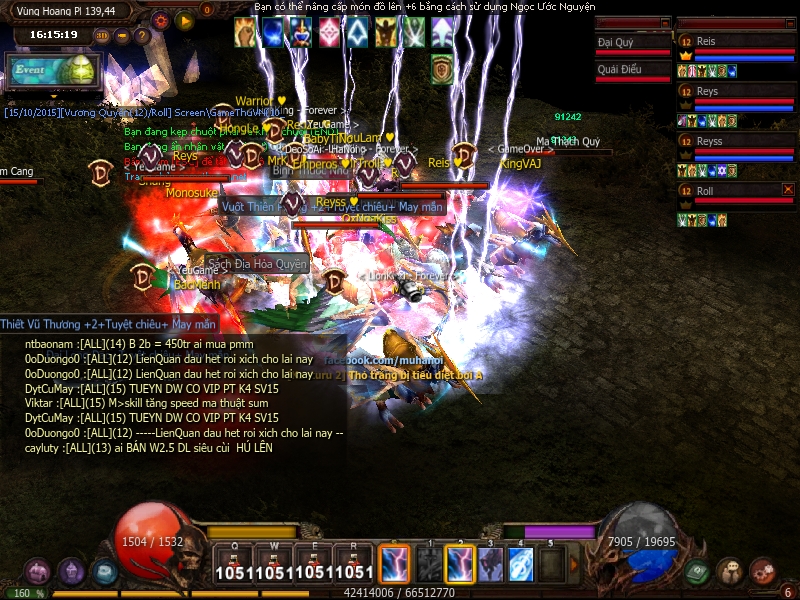
Task: Activate the blue swirl skill in slot 4
Action: (520, 564)
